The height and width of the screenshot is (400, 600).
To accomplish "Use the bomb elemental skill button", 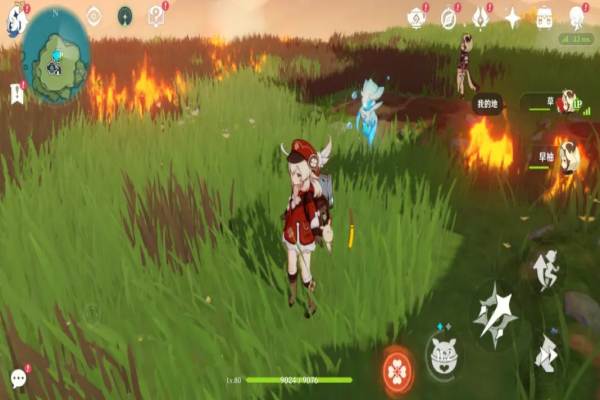I will click(443, 351).
